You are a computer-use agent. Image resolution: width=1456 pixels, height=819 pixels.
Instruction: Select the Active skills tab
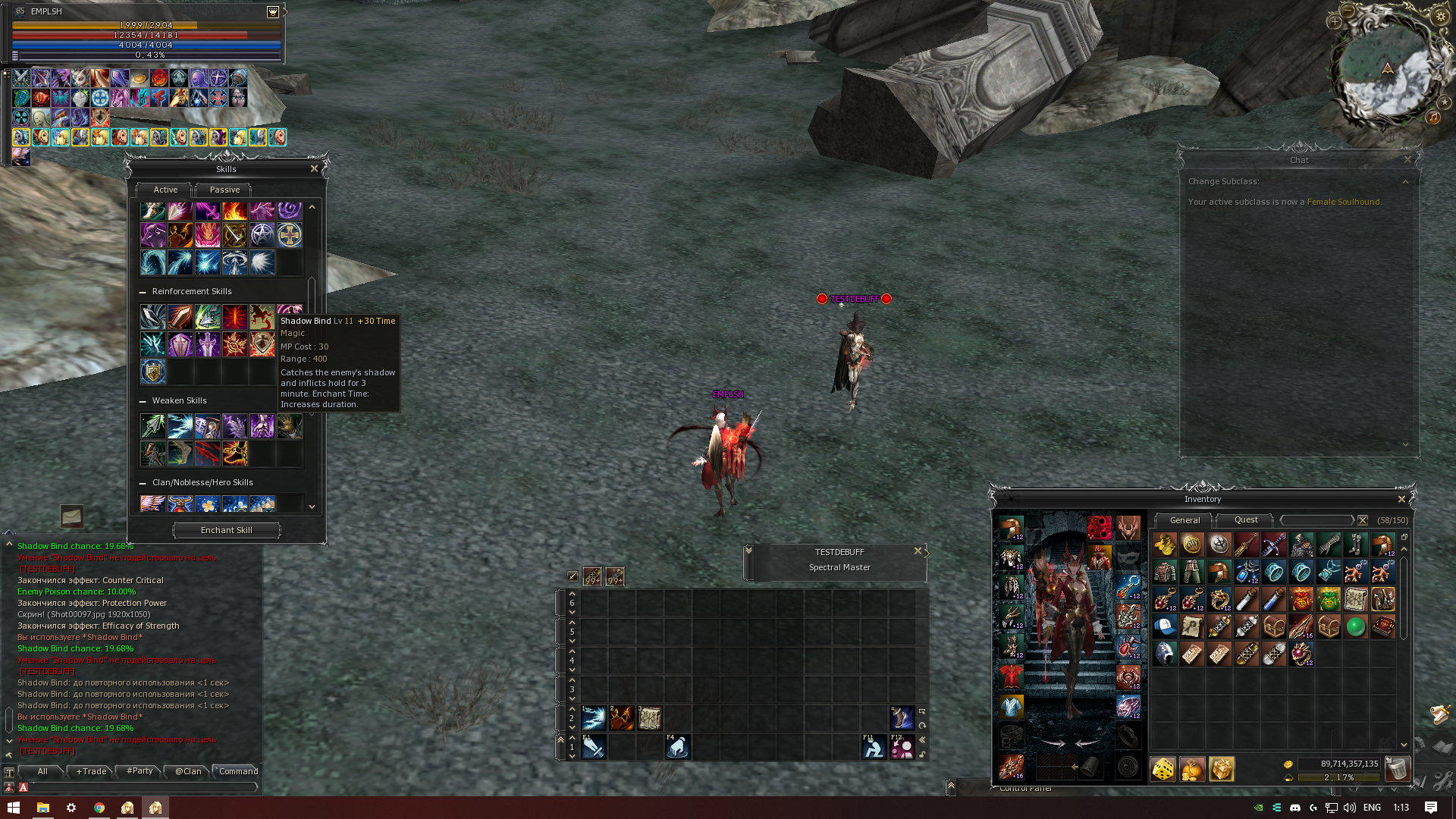click(x=165, y=190)
